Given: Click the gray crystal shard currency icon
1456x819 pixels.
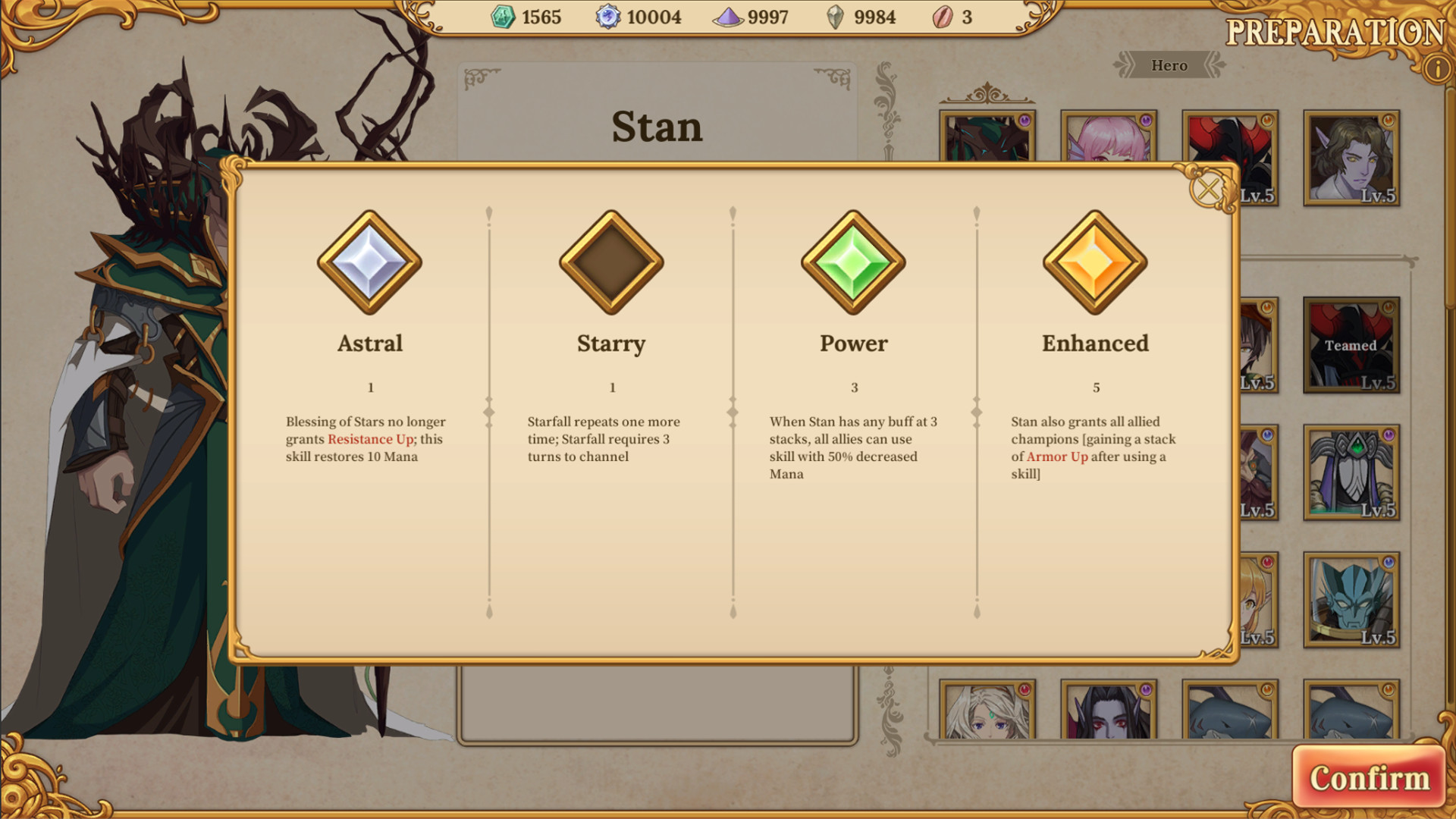Looking at the screenshot, I should point(836,17).
